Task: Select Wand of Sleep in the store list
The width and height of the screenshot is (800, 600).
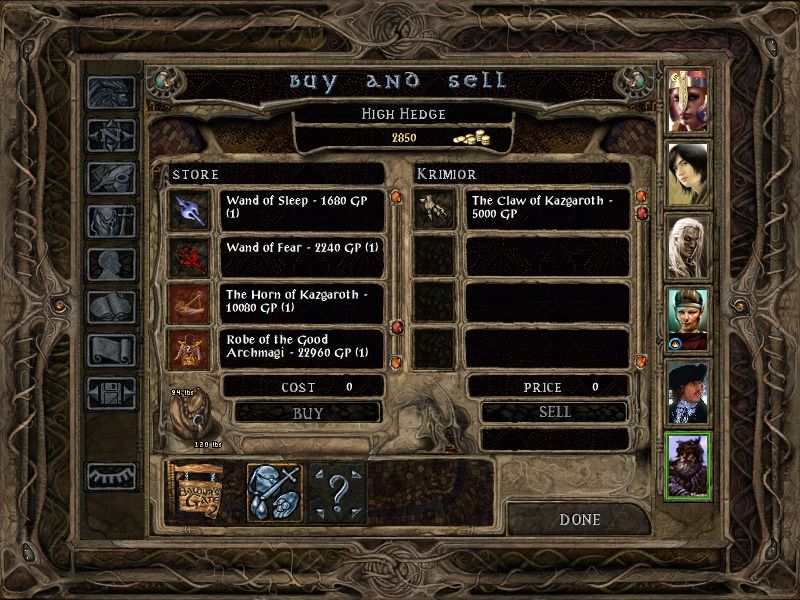Action: pyautogui.click(x=301, y=208)
